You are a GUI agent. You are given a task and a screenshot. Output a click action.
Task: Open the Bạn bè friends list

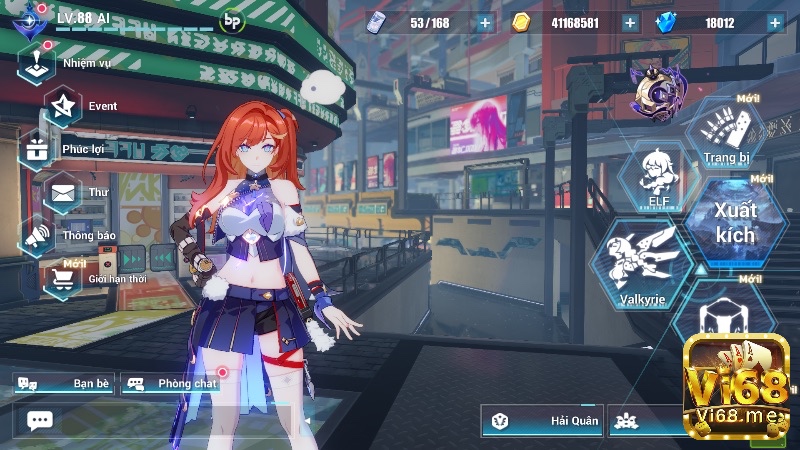[62, 383]
